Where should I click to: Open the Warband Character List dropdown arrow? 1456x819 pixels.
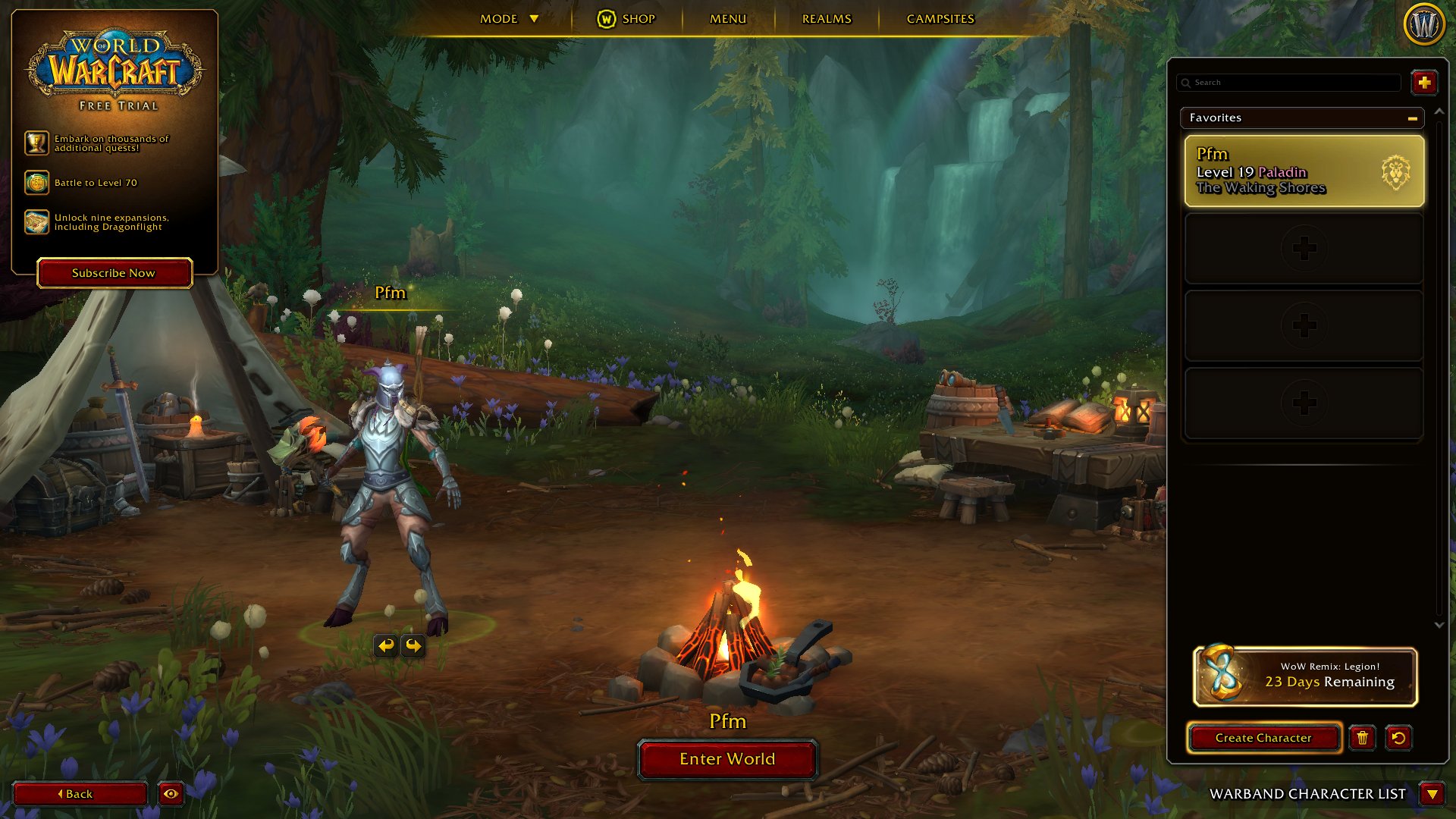[x=1432, y=795]
